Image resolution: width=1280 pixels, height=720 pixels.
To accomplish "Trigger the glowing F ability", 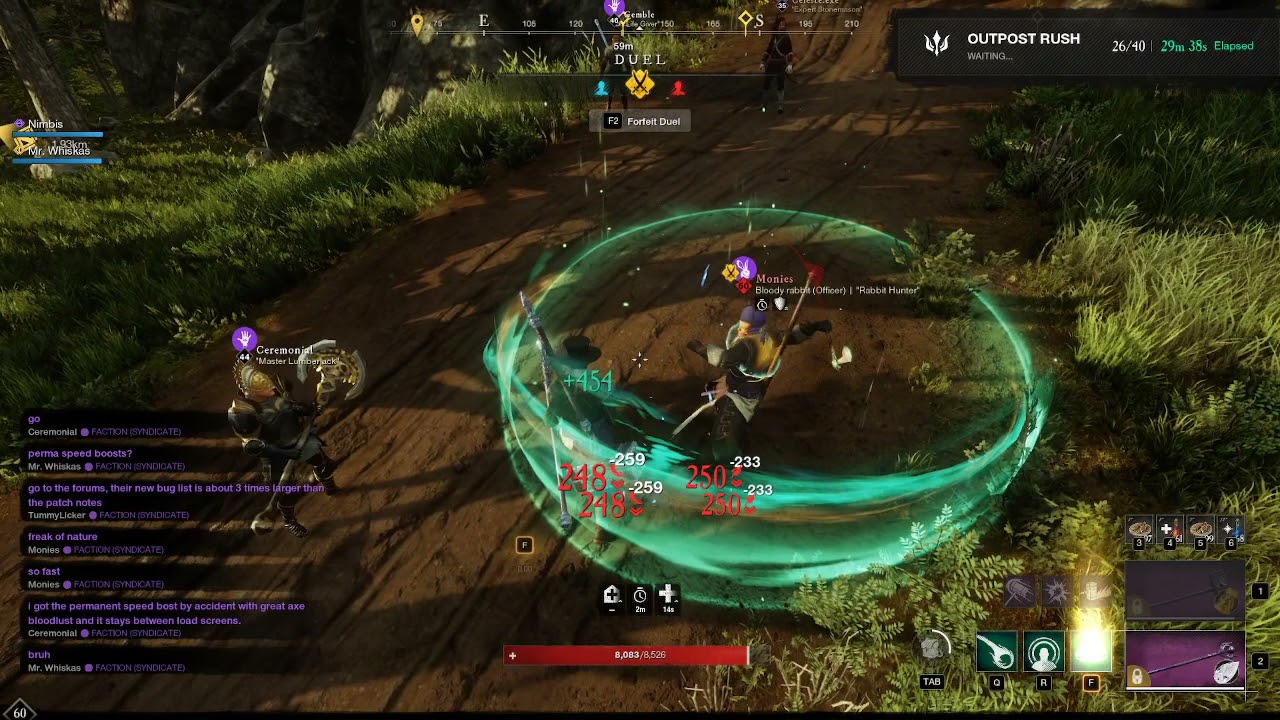I will [1091, 652].
